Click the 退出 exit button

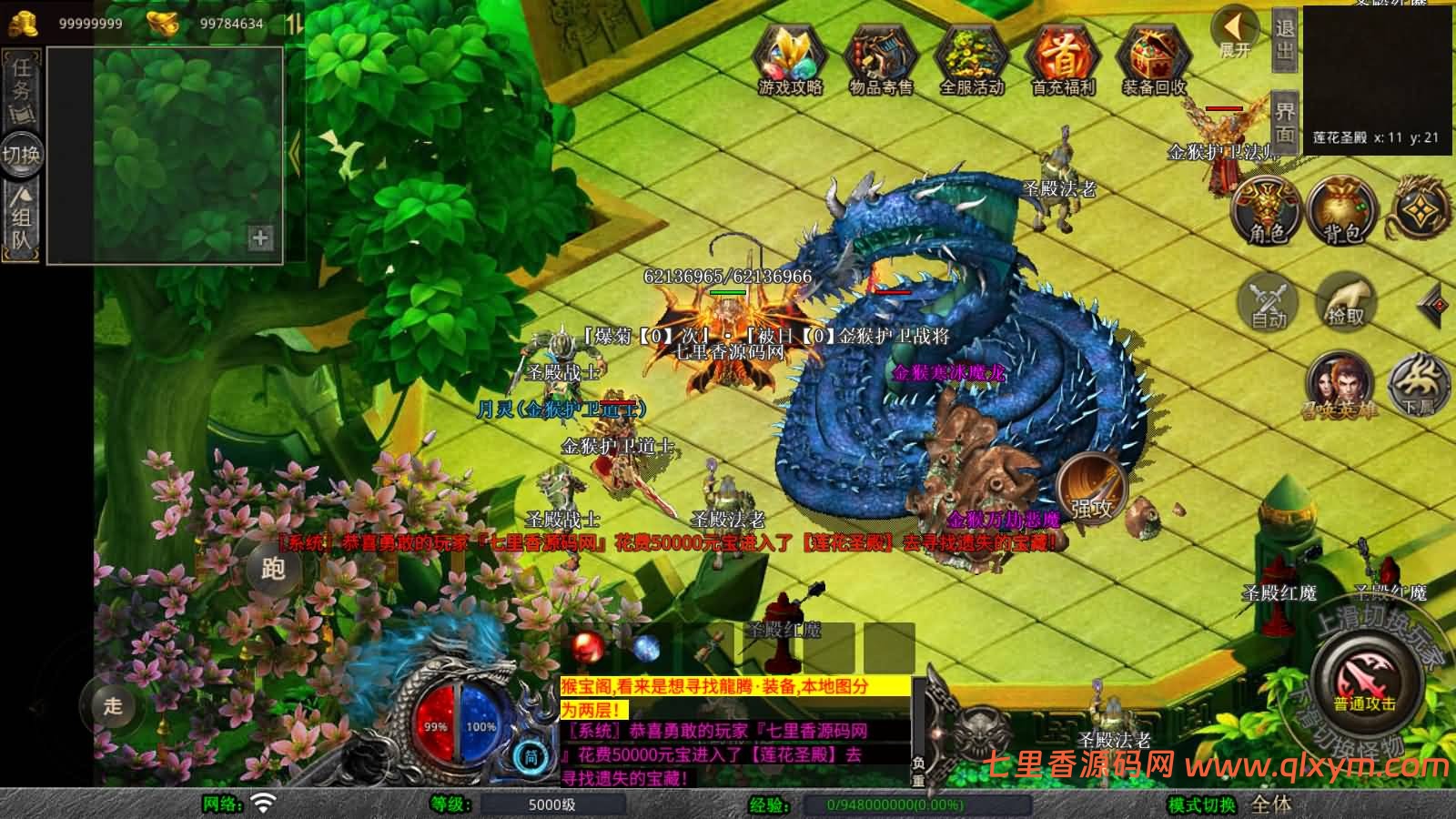click(x=1284, y=39)
